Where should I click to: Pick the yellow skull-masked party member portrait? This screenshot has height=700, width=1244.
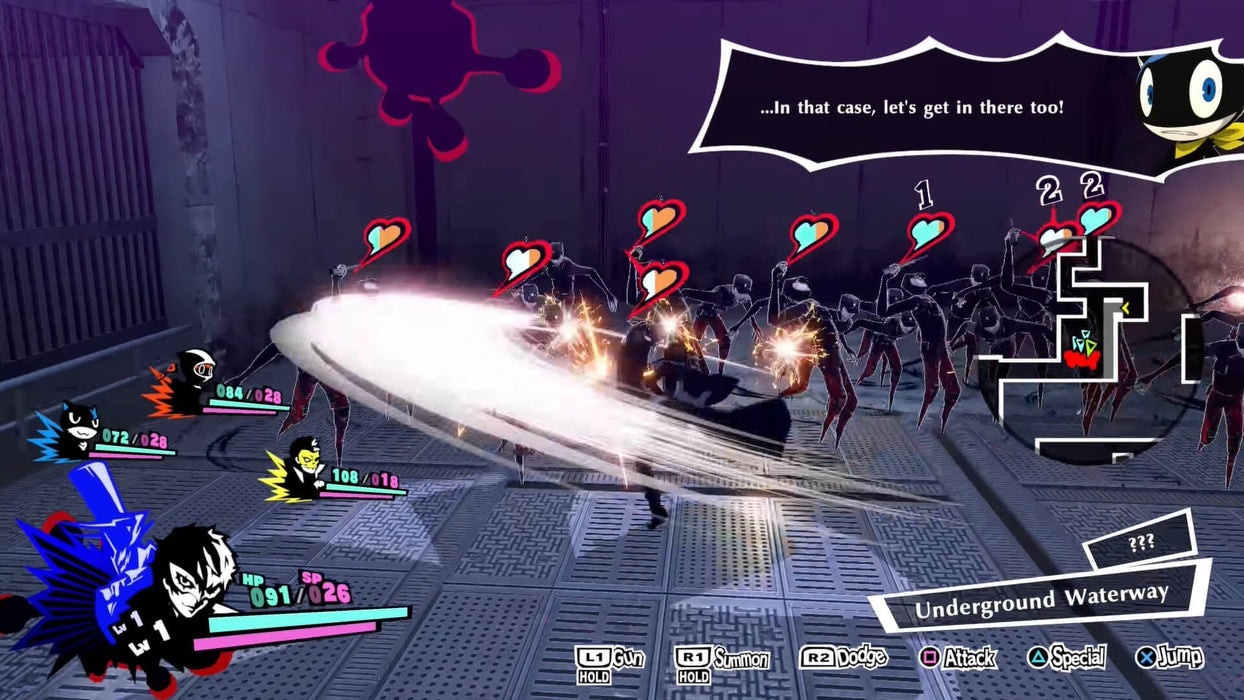click(300, 468)
